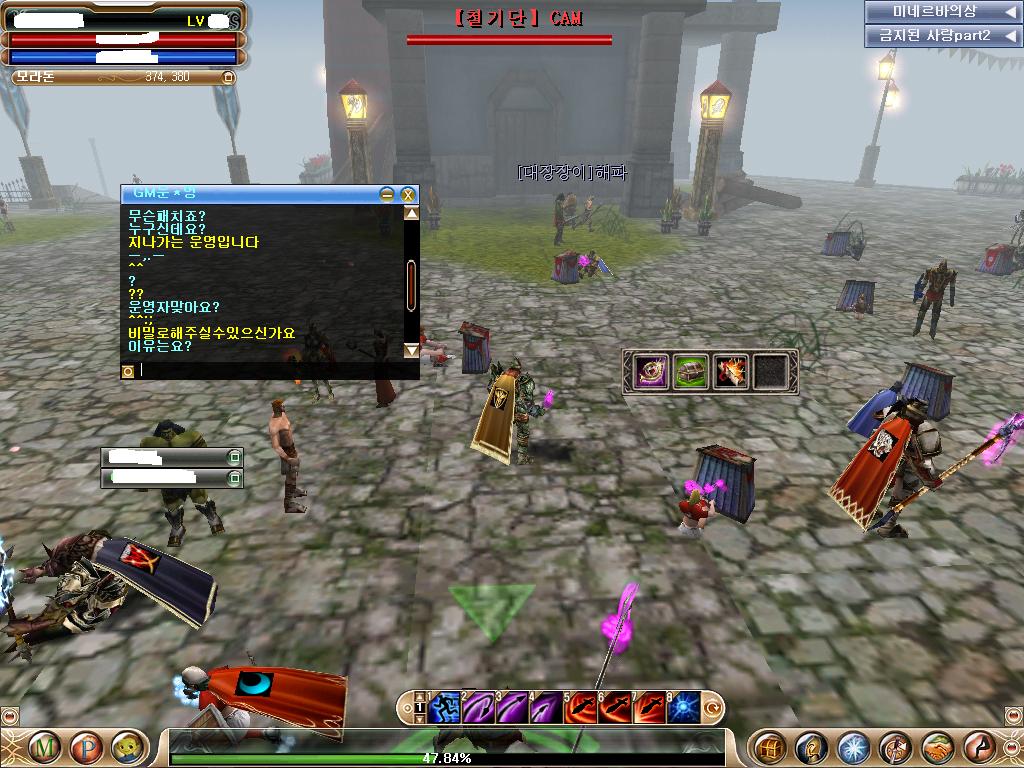This screenshot has width=1024, height=768.
Task: Click the lock button beside the coordinates
Action: coord(228,77)
